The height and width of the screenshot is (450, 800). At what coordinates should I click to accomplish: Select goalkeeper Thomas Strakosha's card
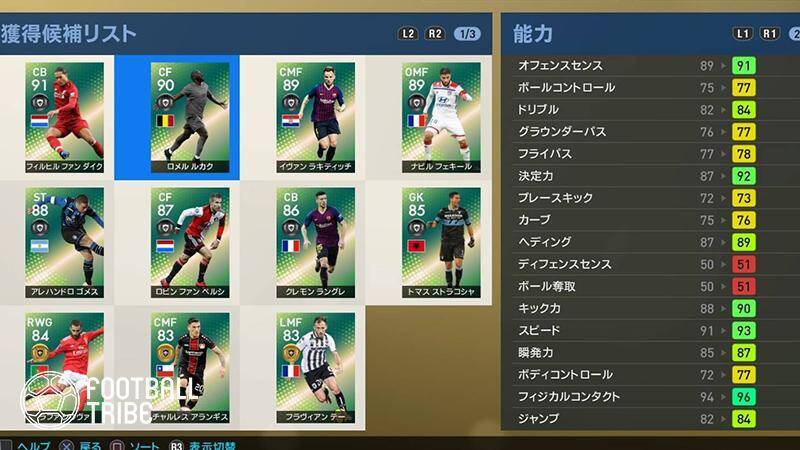tap(440, 242)
